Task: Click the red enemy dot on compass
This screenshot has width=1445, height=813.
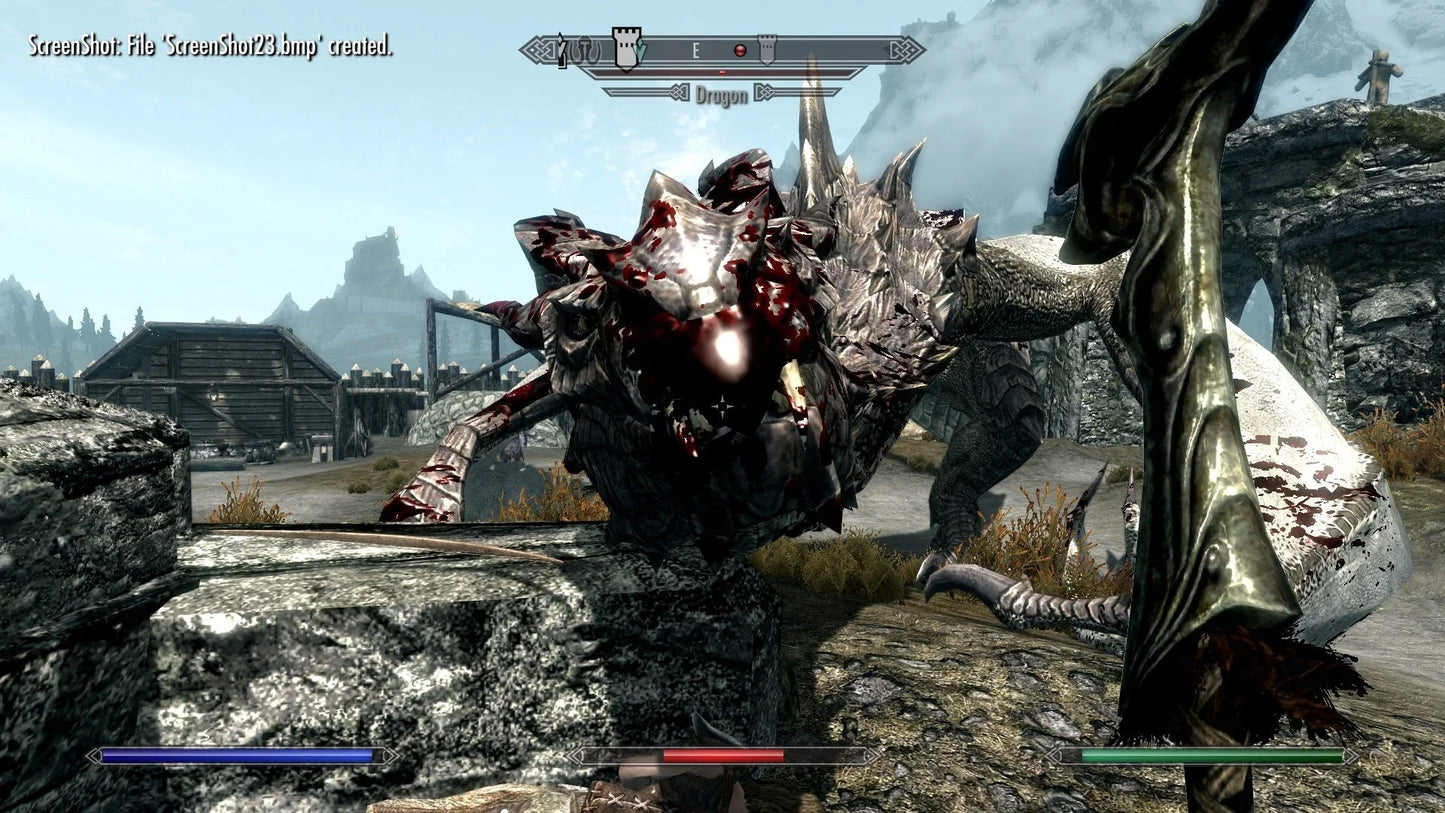Action: [741, 50]
